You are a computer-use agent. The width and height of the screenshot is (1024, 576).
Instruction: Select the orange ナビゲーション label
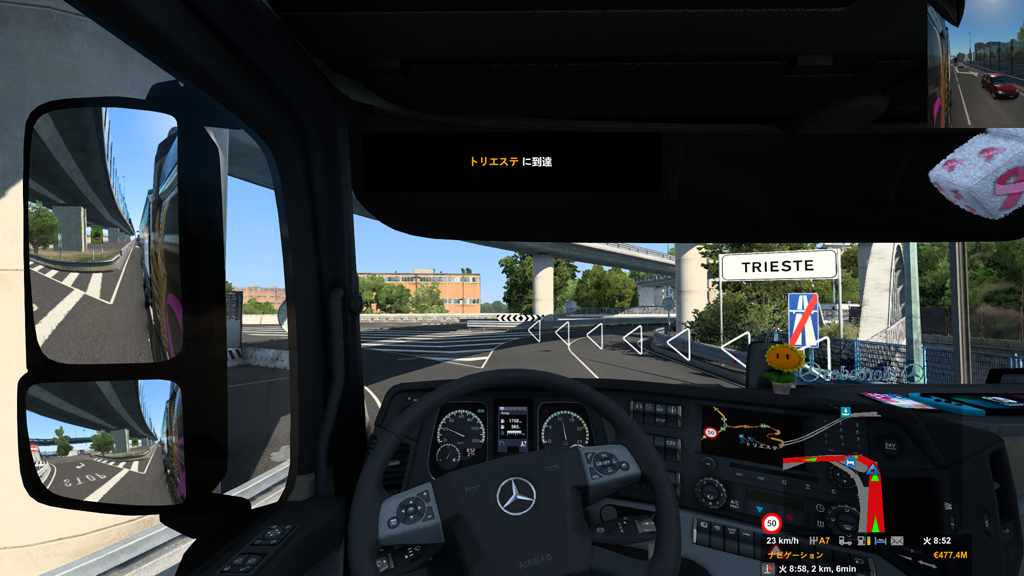(795, 555)
